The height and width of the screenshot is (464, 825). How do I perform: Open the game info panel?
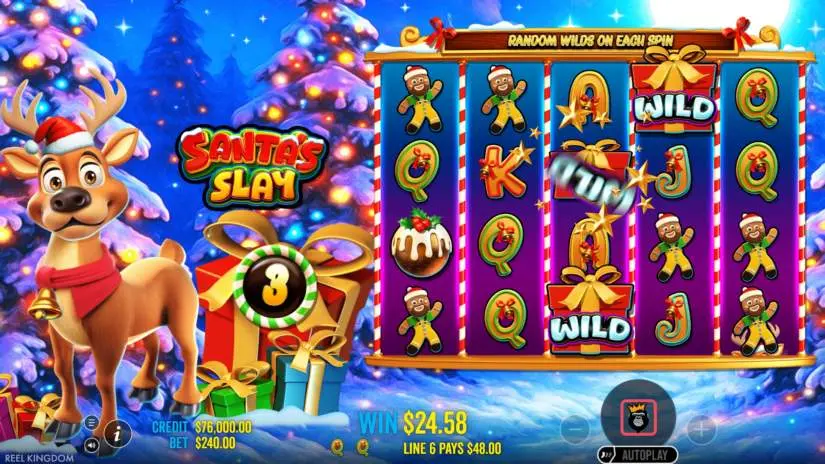(x=115, y=434)
